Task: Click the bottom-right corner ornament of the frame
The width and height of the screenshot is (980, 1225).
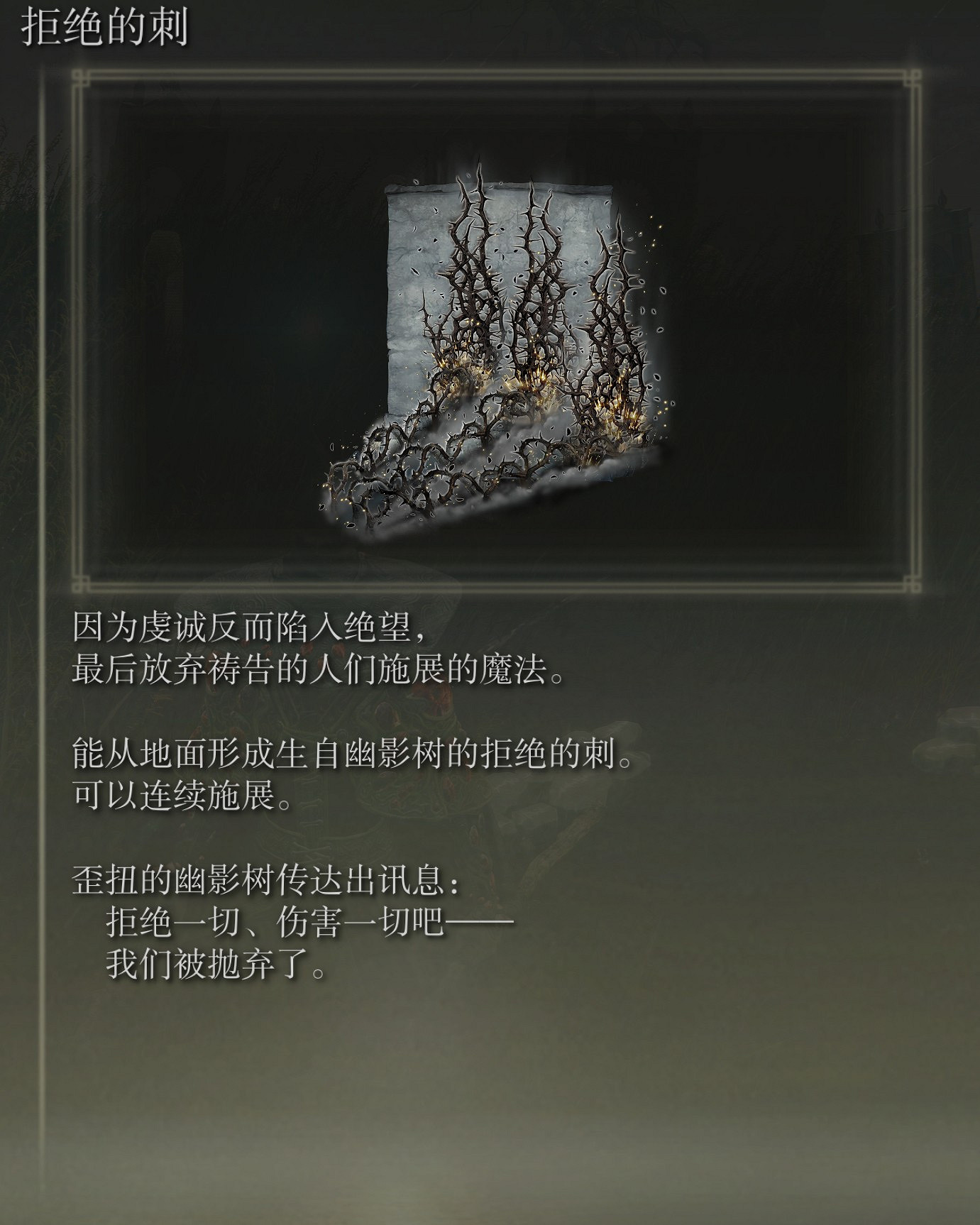Action: pos(914,583)
